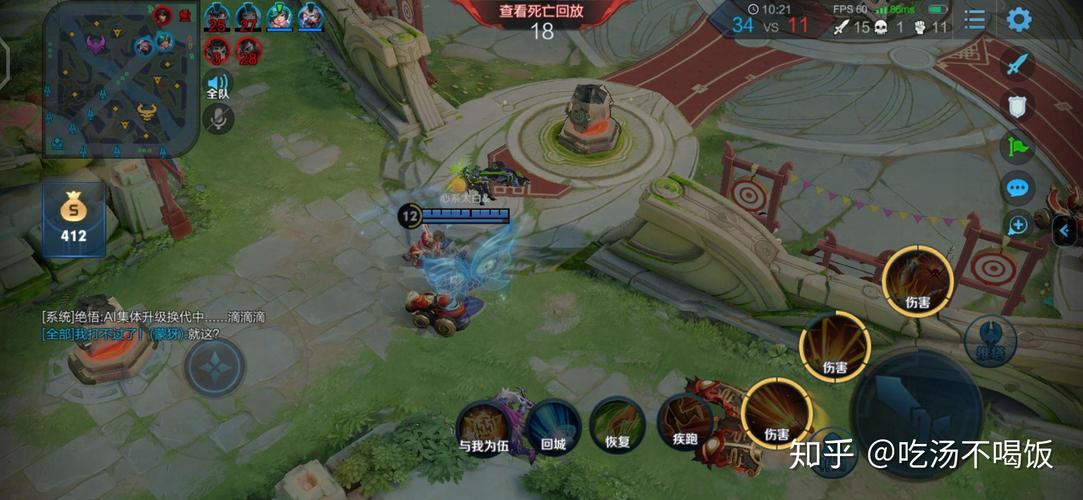
Task: Collapse the right-side arrow panel
Action: pos(1065,232)
